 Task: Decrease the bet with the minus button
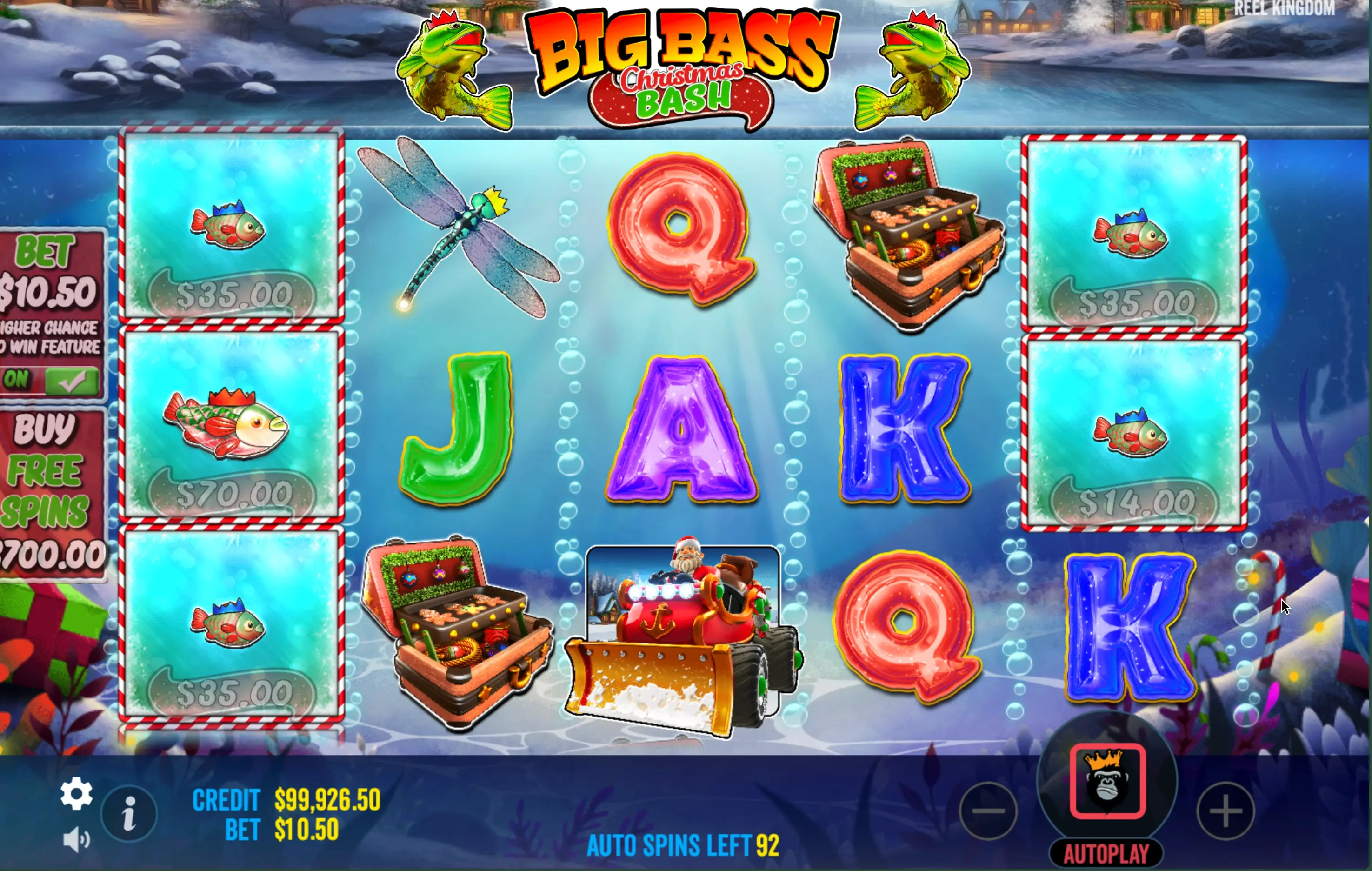tap(989, 811)
